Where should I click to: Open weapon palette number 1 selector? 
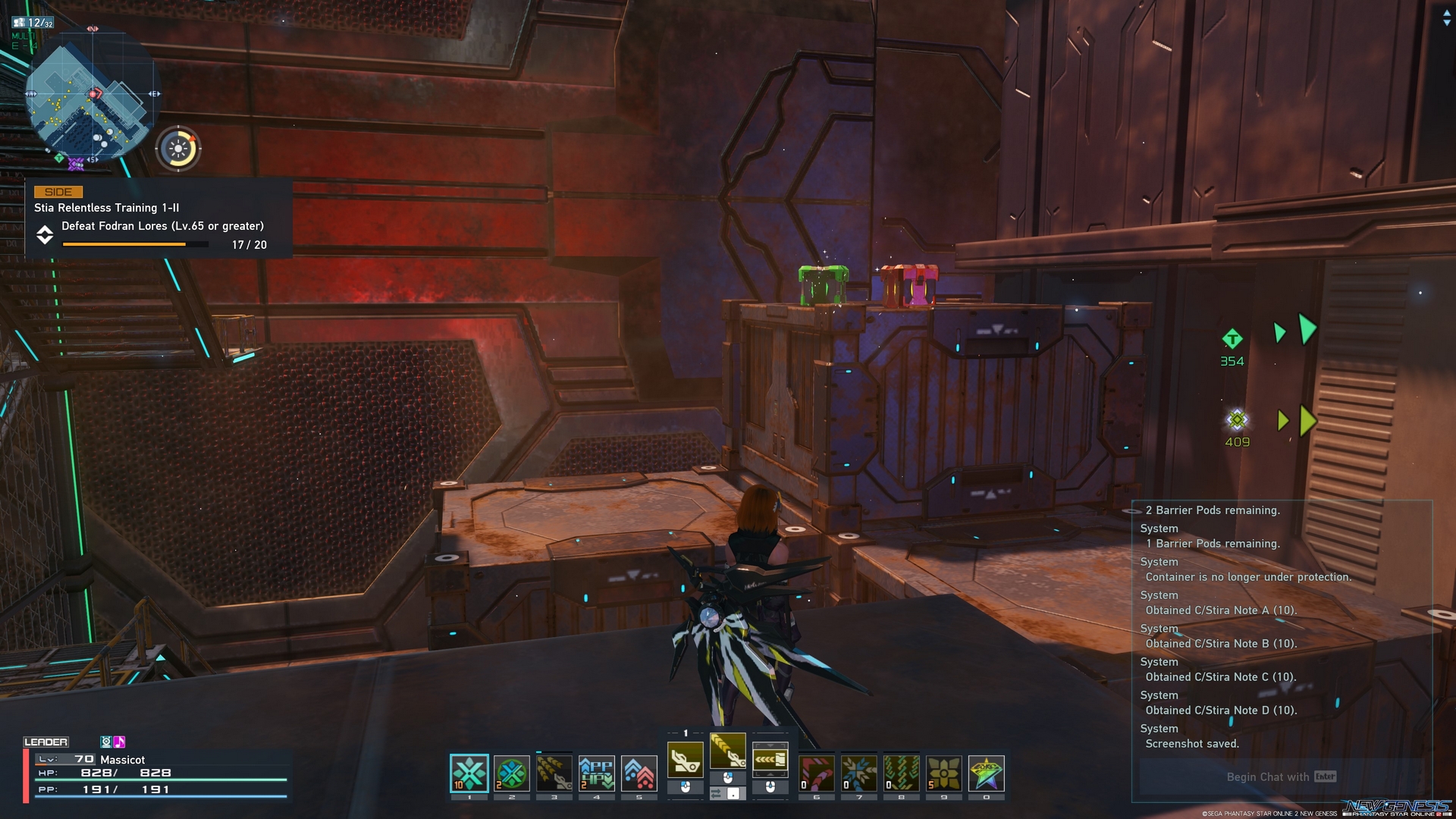(x=685, y=733)
